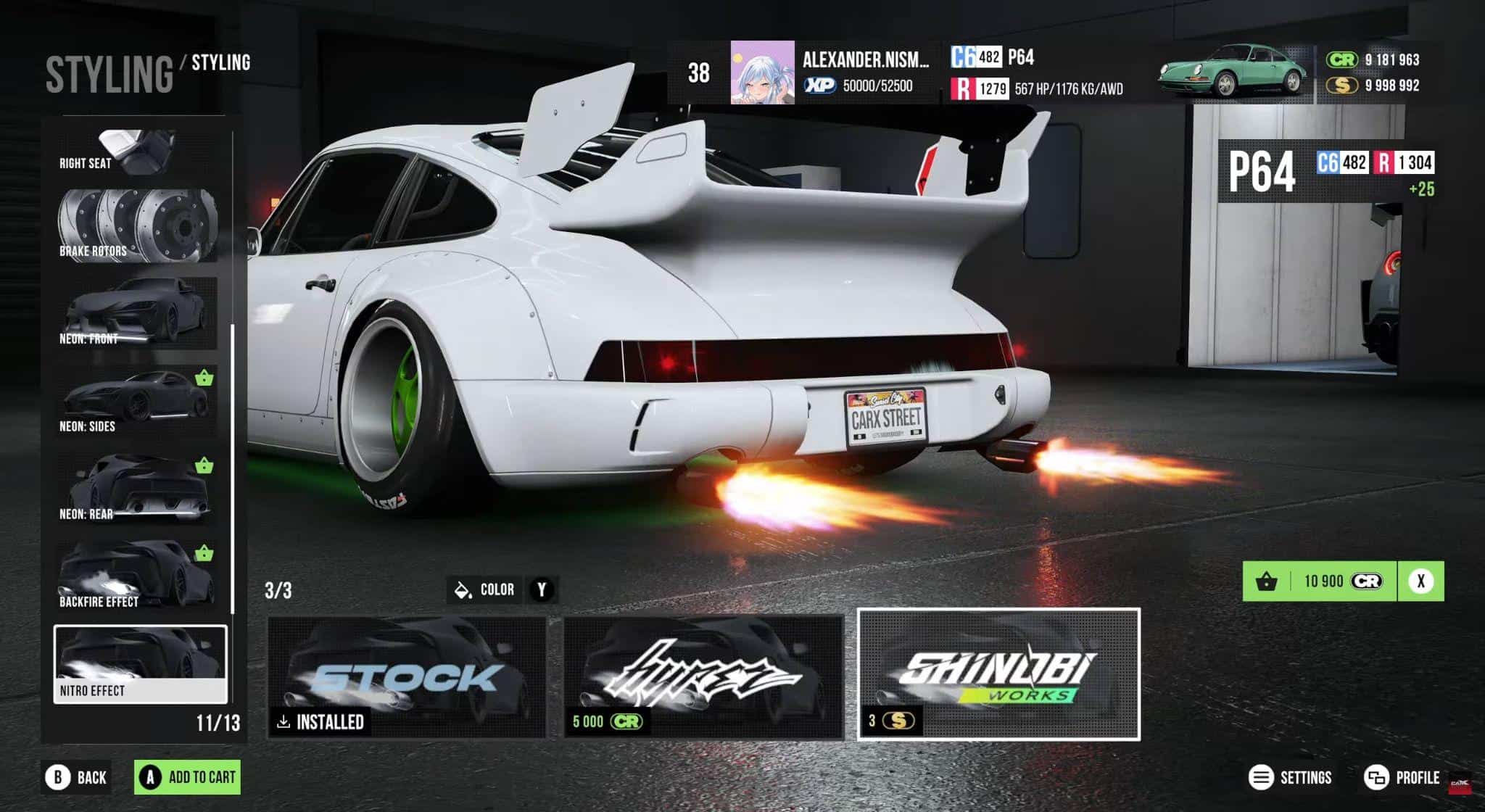Open the Neon: Rear category
Screen dimensions: 1485x812
136,489
